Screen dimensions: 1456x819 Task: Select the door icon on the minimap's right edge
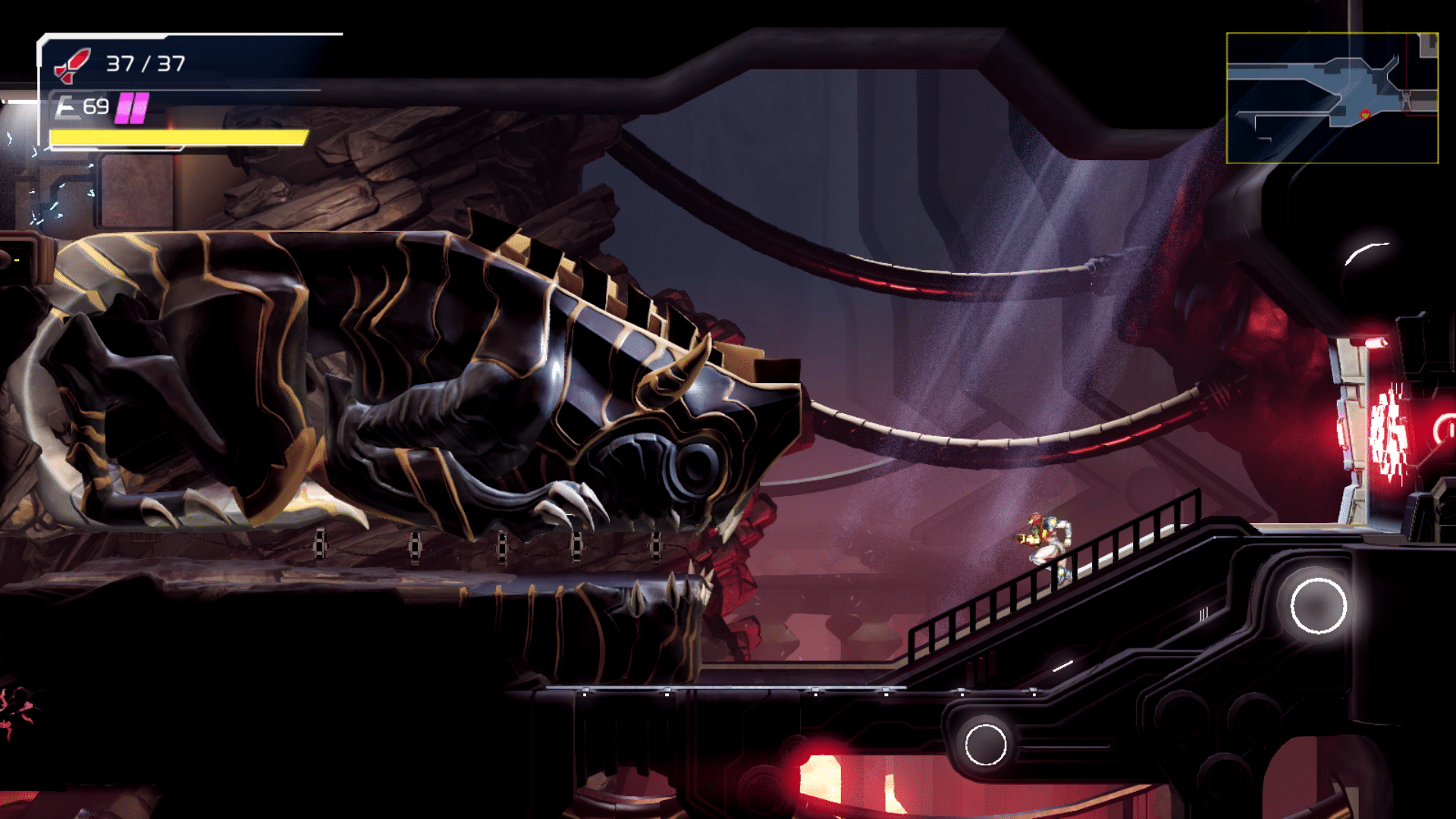[x=1406, y=101]
